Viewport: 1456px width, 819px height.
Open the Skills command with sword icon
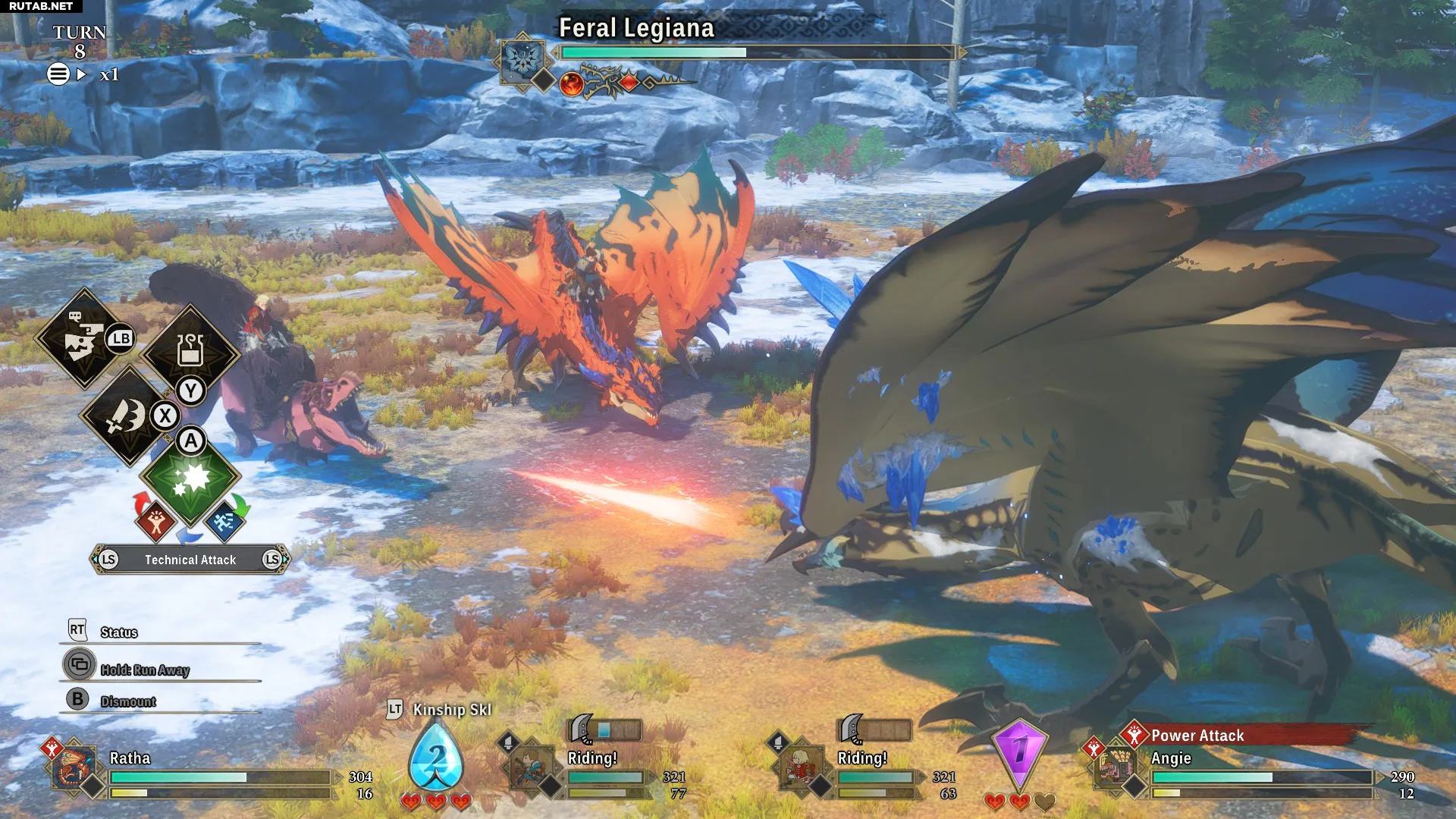127,416
